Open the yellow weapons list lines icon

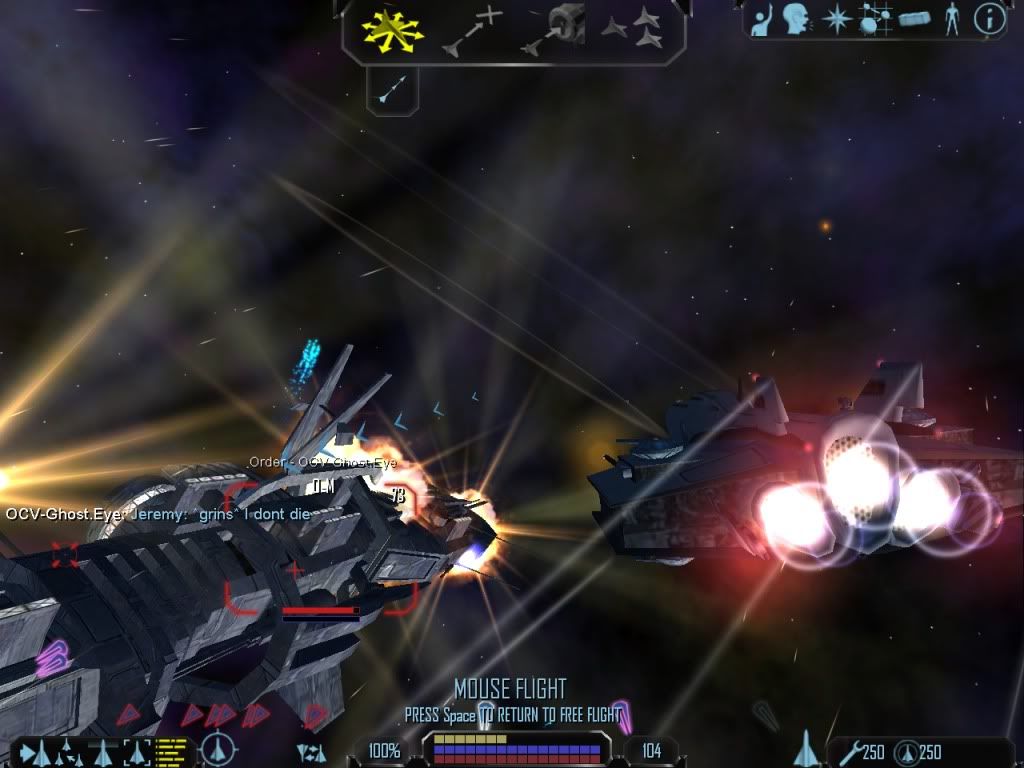click(x=172, y=751)
